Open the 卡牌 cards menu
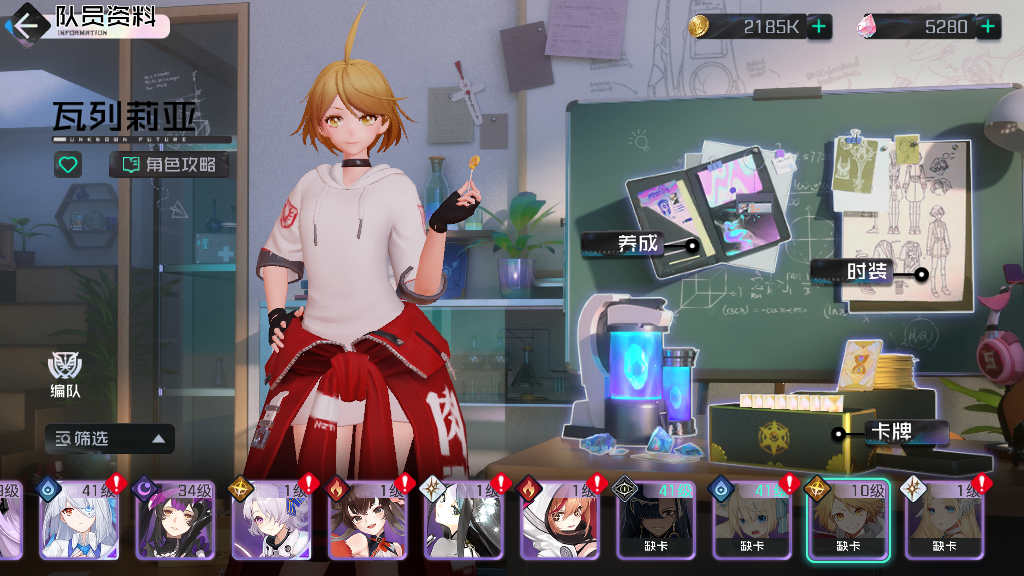 [891, 433]
